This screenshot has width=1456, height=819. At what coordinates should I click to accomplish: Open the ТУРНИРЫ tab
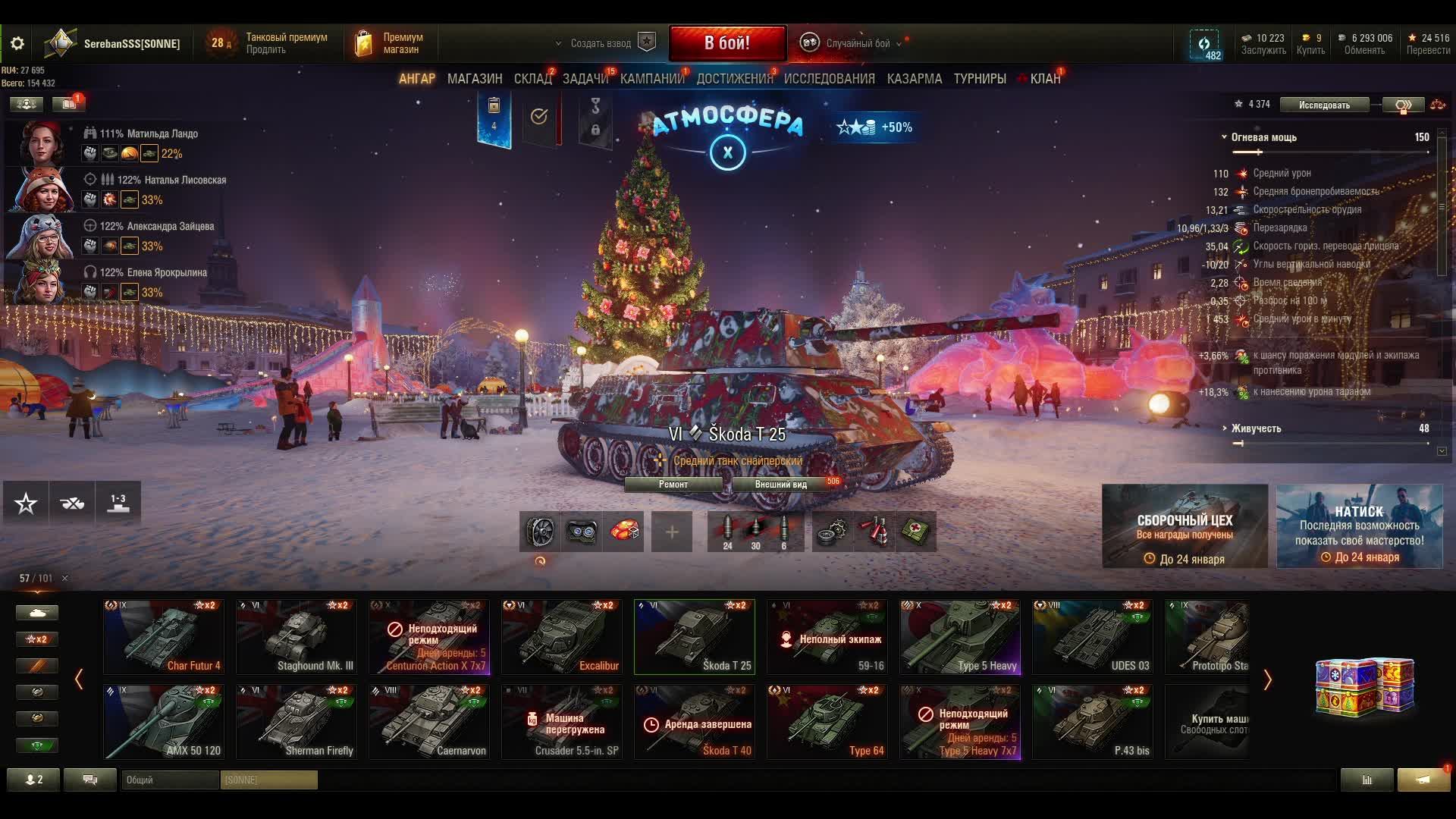pyautogui.click(x=980, y=79)
